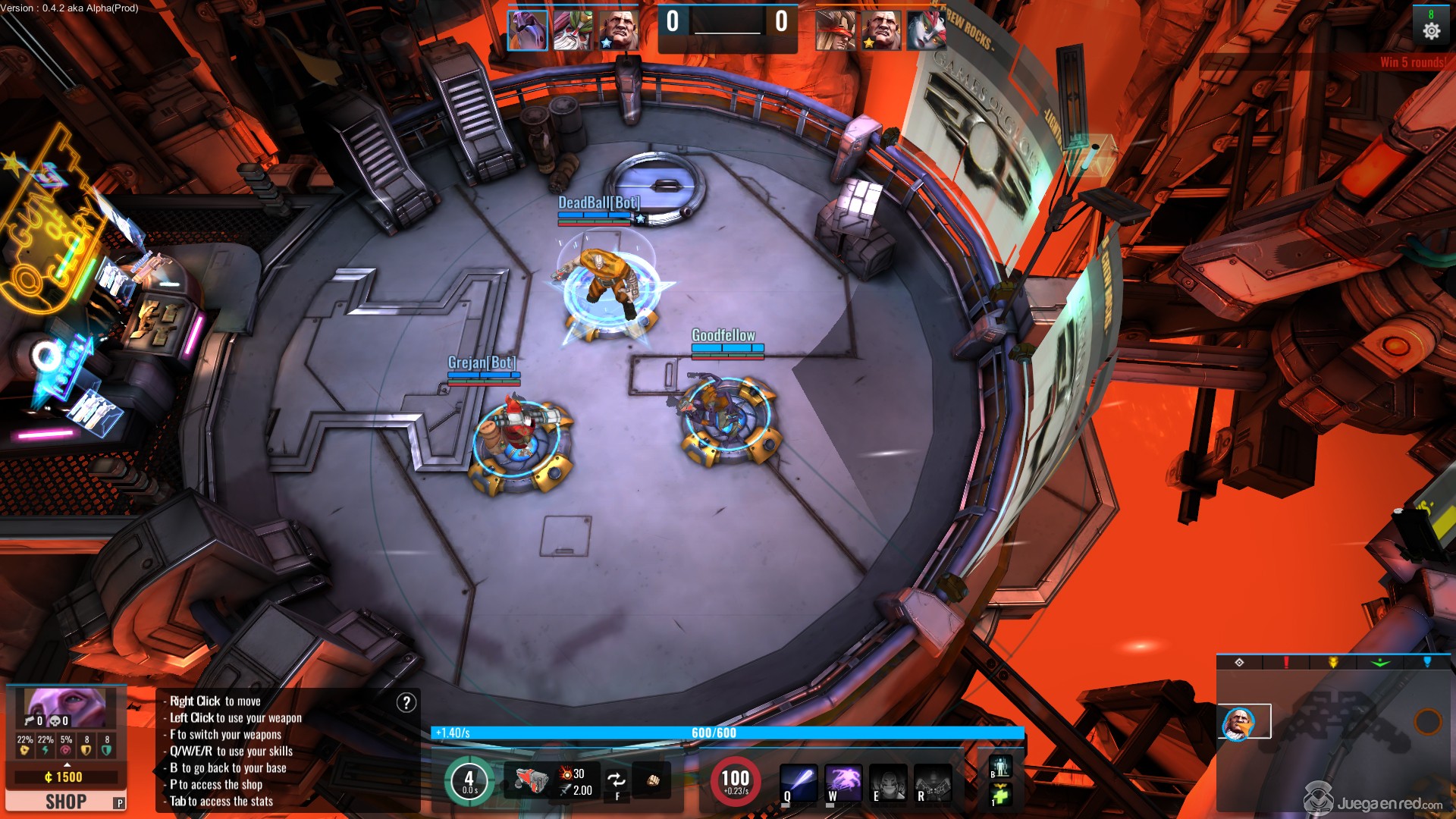Expand the stats panel with white arrow
The image size is (1456, 819).
coord(67,764)
